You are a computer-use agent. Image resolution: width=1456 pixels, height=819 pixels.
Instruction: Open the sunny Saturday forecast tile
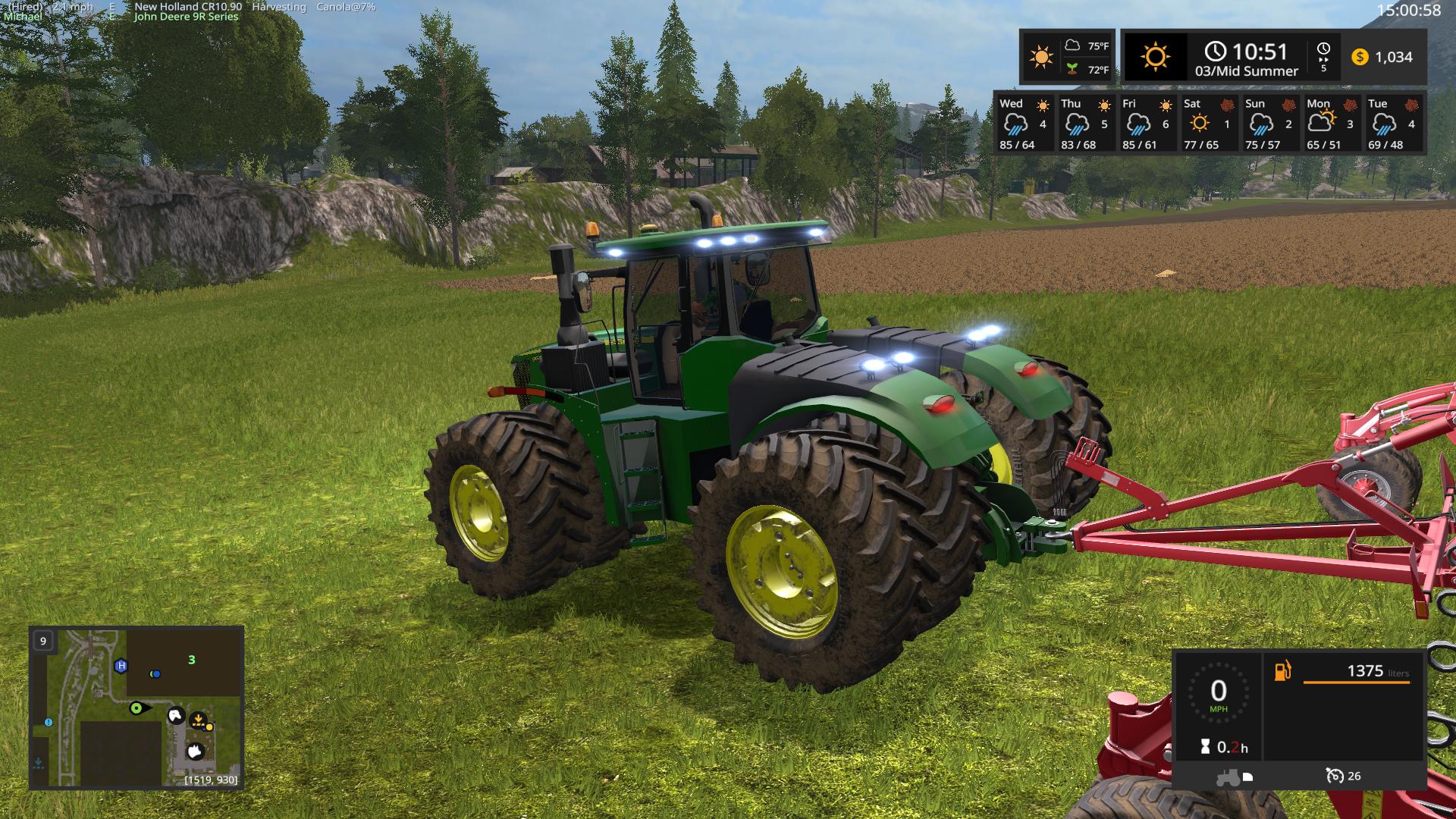[1208, 123]
